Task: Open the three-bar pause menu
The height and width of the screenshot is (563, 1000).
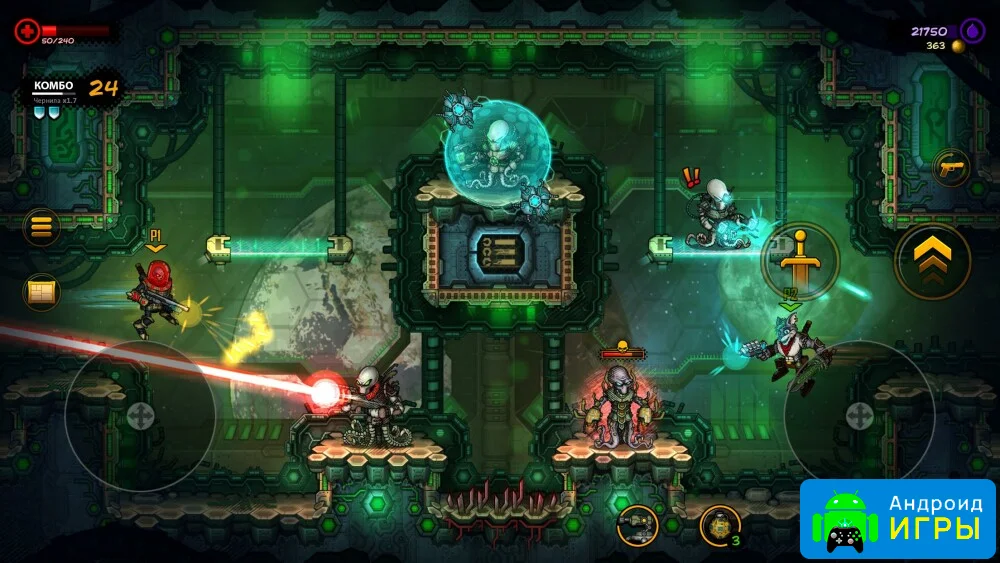Action: 41,227
